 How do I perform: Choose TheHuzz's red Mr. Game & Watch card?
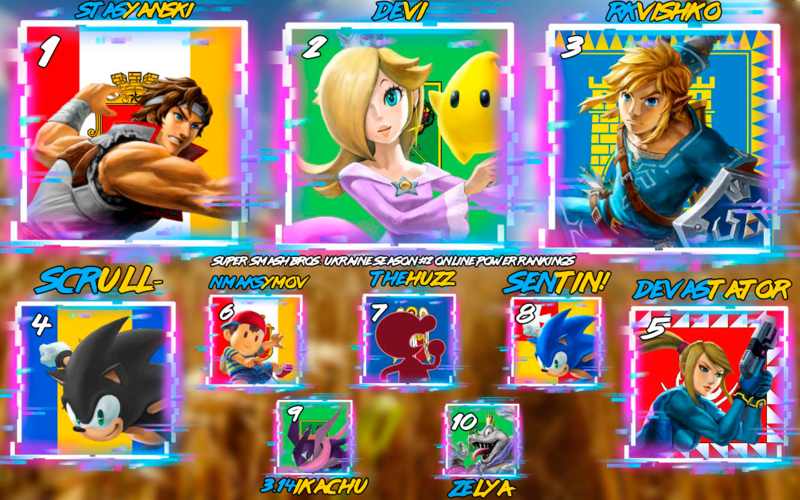tap(408, 340)
